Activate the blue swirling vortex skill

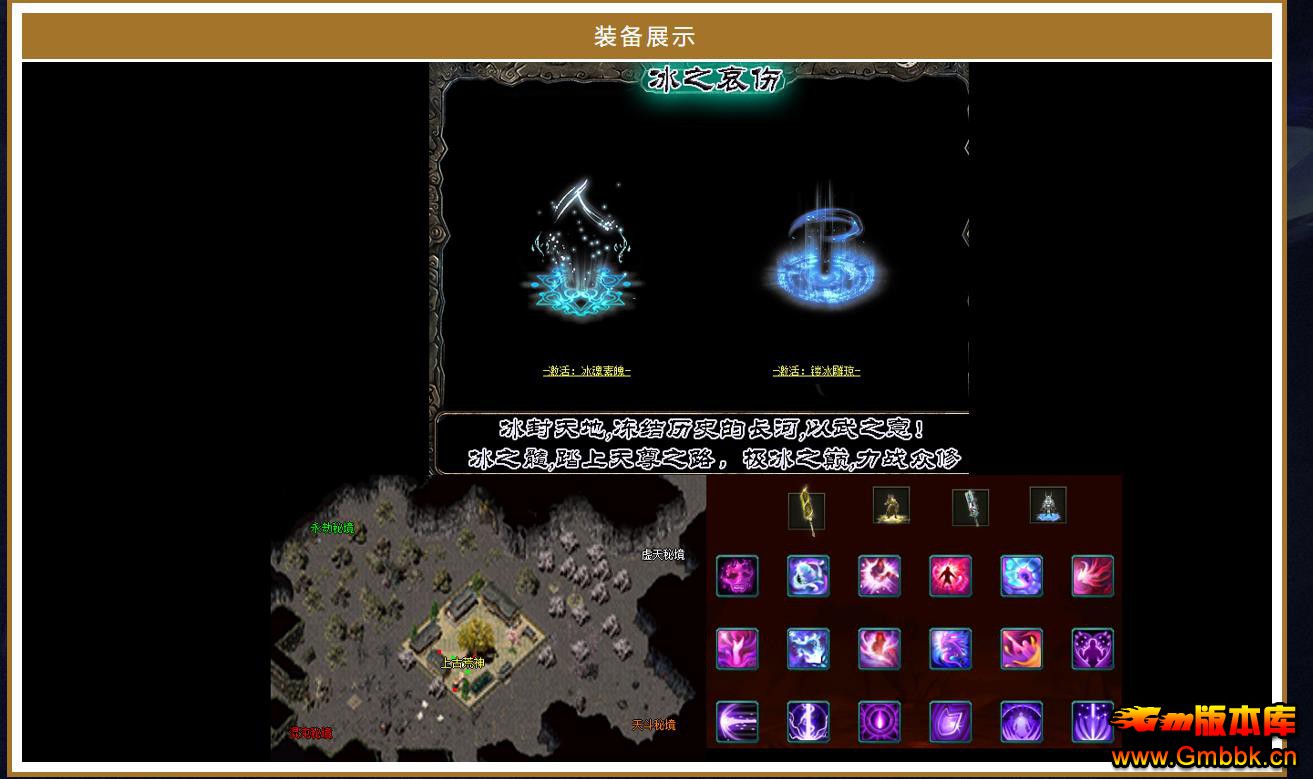[x=1022, y=577]
